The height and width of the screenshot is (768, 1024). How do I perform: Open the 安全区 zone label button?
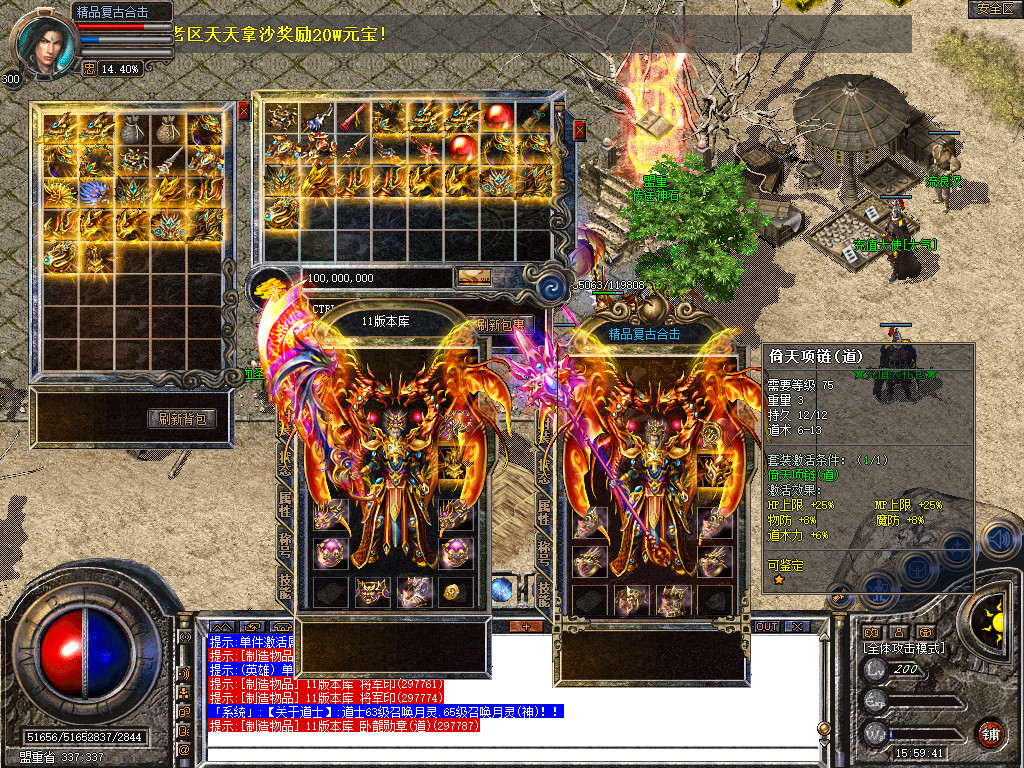pos(995,9)
